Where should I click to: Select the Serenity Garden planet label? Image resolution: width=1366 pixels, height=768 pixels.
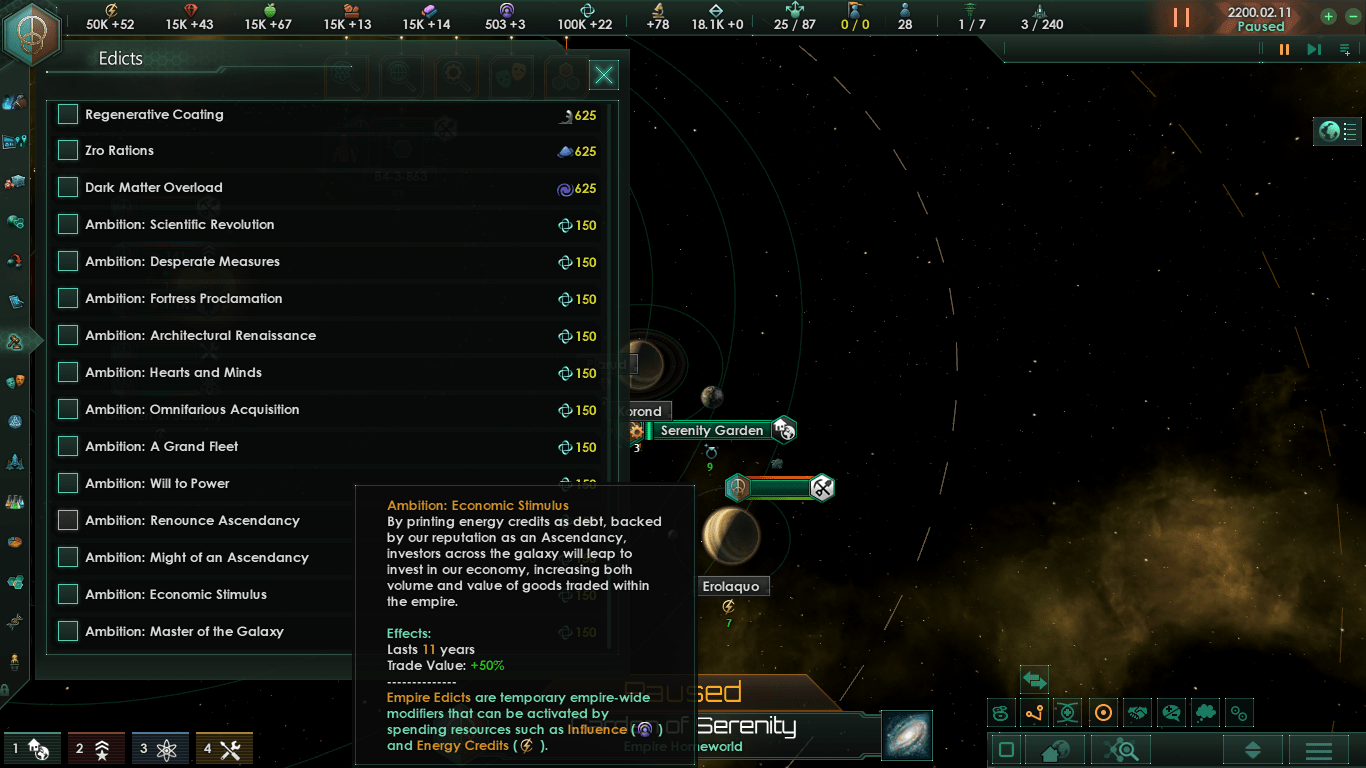[x=711, y=431]
